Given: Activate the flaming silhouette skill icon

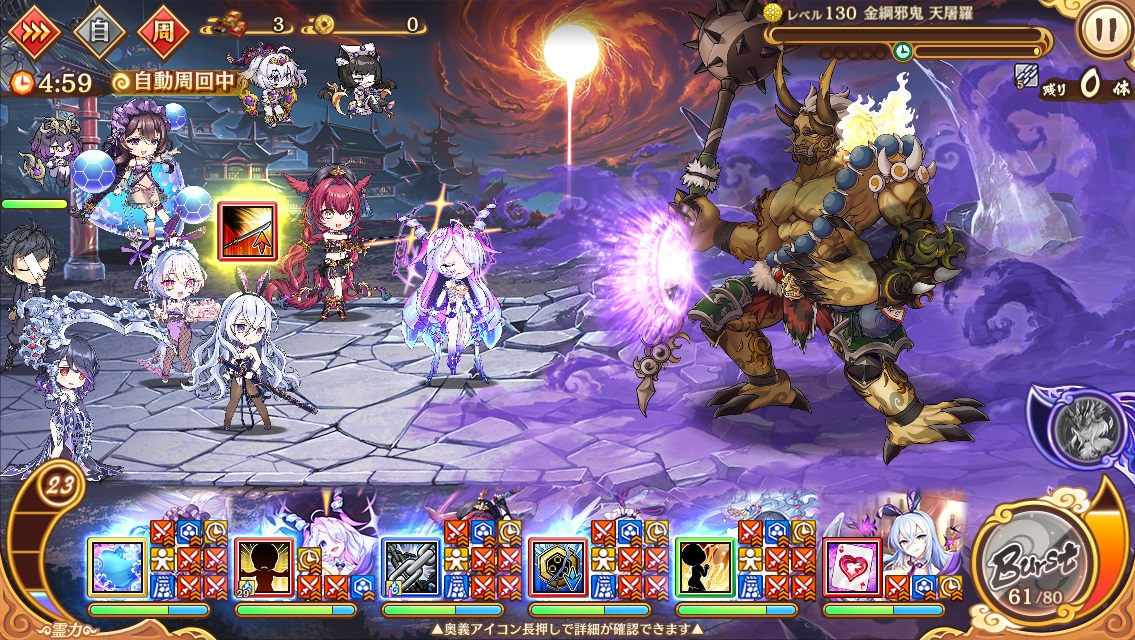Looking at the screenshot, I should point(705,568).
